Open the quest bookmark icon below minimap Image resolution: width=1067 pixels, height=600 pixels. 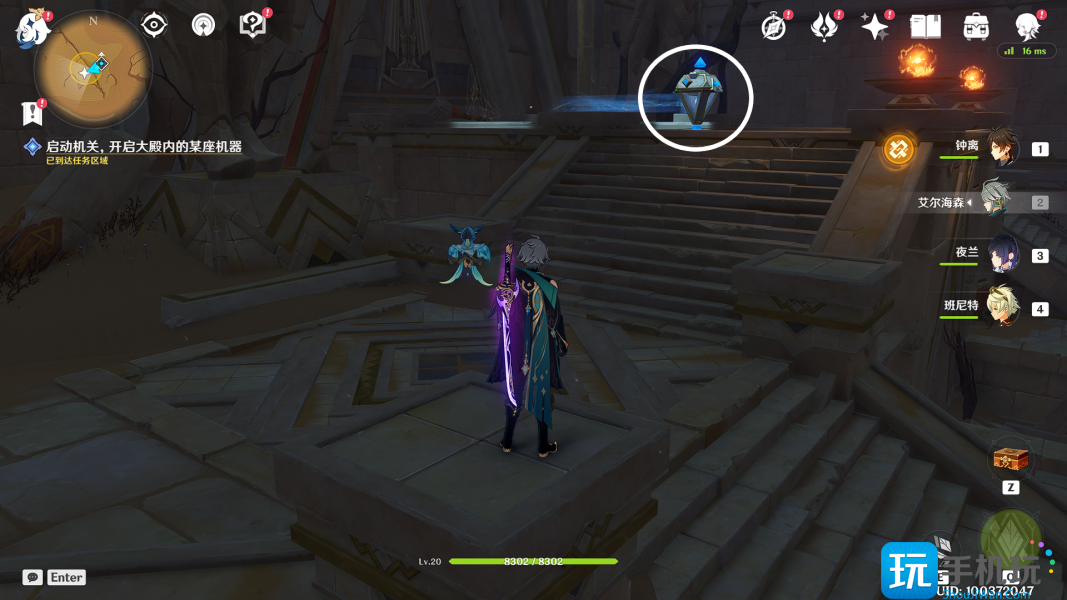[x=29, y=112]
